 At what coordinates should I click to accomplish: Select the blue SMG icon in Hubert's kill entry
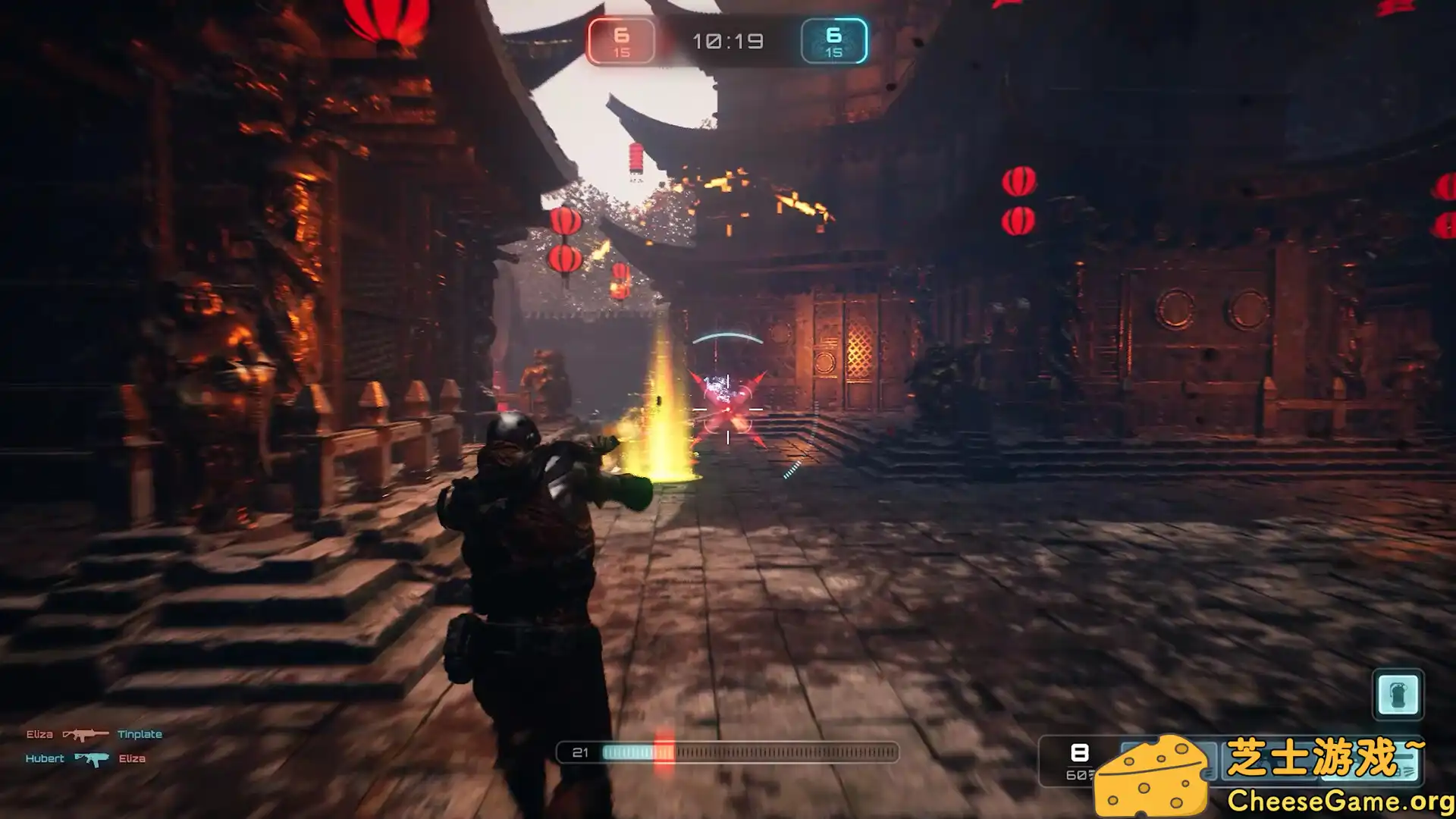point(91,758)
